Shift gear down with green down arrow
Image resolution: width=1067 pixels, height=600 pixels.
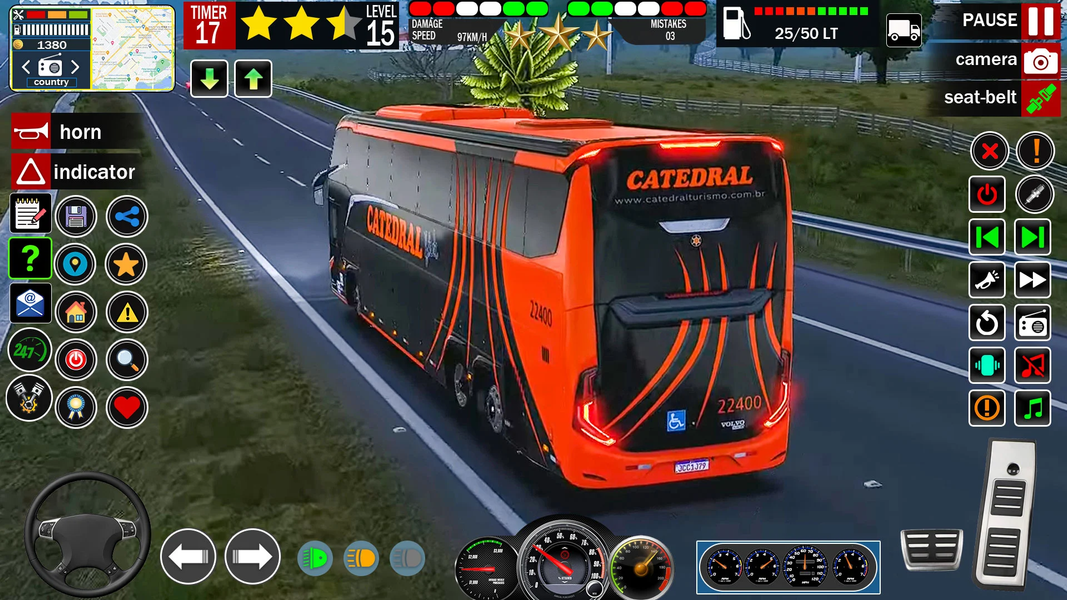click(x=209, y=78)
